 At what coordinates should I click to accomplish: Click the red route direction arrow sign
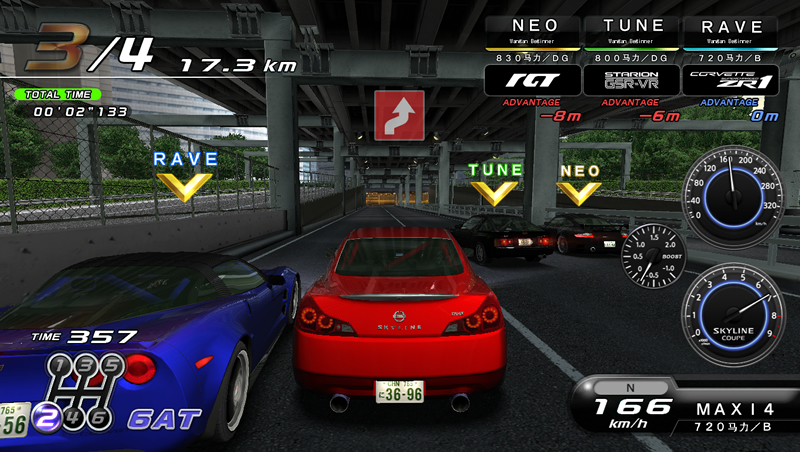pyautogui.click(x=399, y=115)
